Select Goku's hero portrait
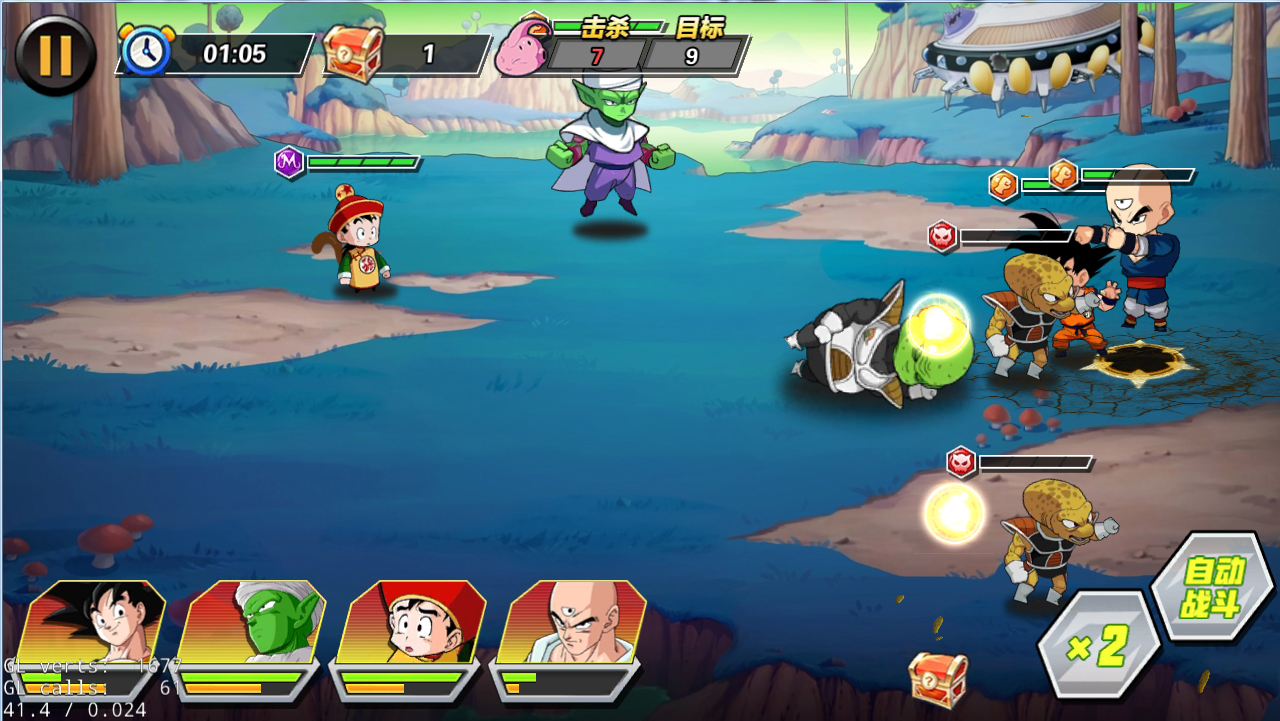The image size is (1280, 721). [x=95, y=622]
